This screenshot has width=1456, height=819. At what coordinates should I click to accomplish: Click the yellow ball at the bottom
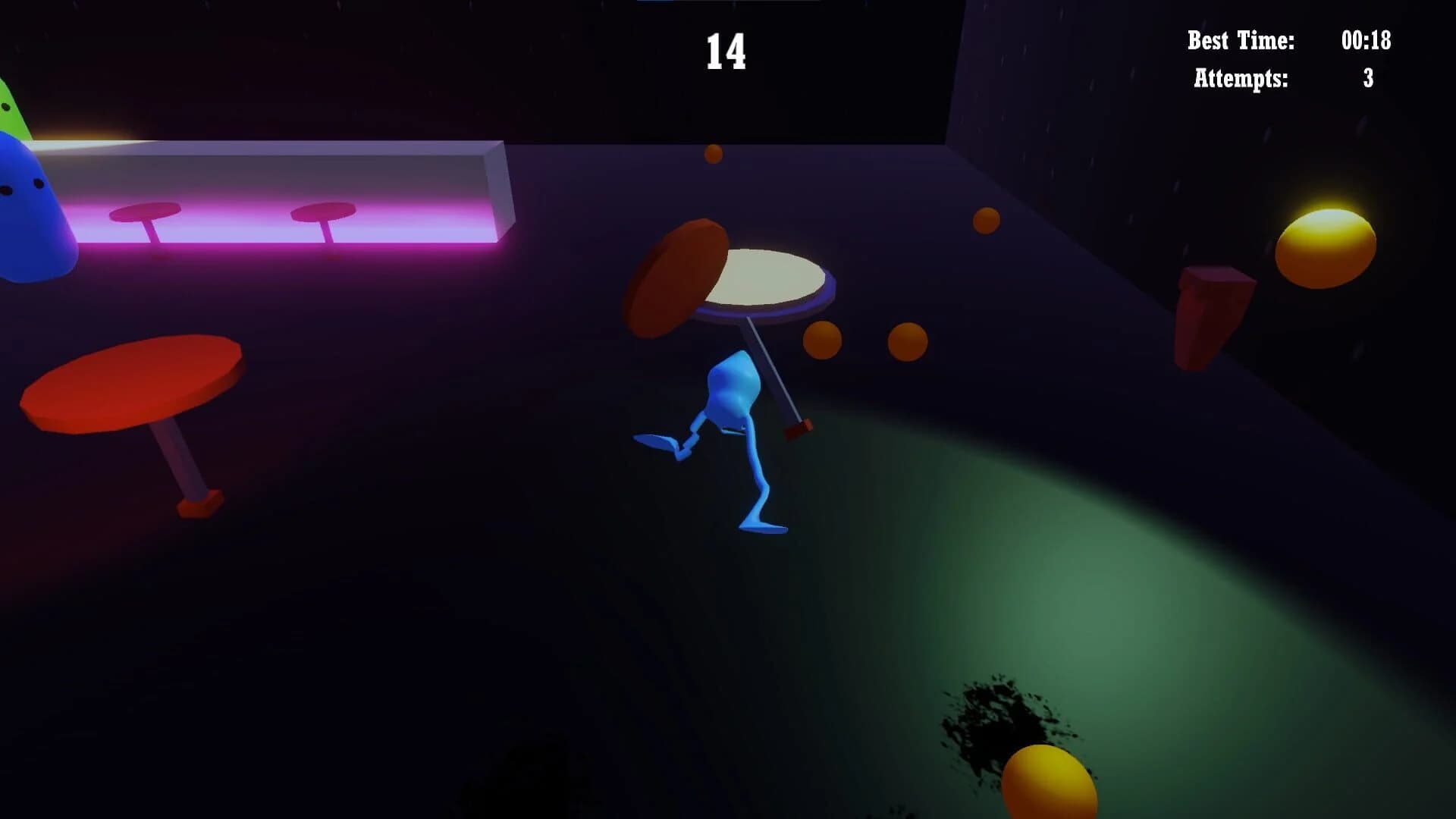(x=1054, y=785)
